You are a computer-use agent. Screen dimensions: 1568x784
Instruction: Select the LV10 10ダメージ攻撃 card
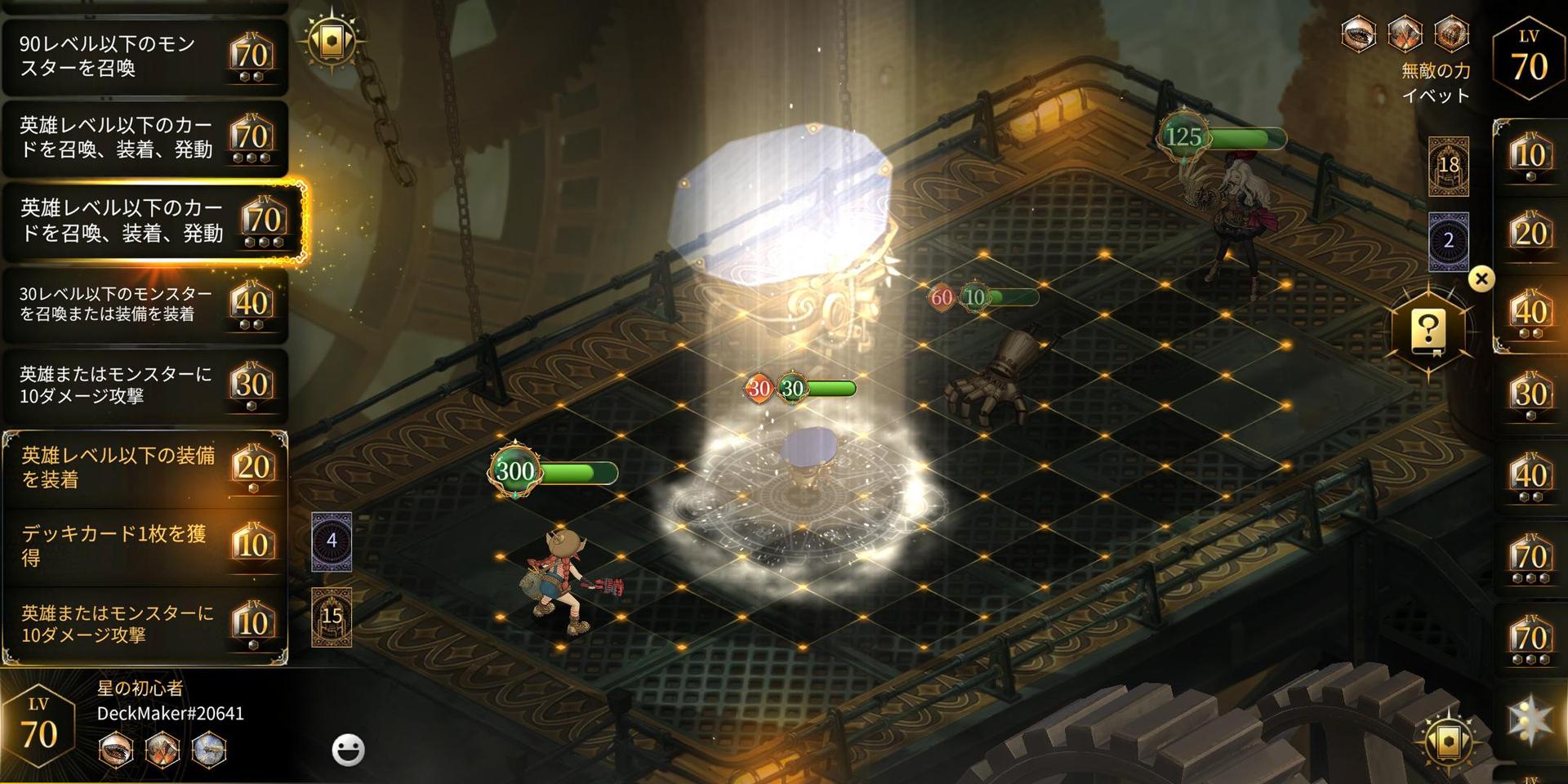pos(144,624)
